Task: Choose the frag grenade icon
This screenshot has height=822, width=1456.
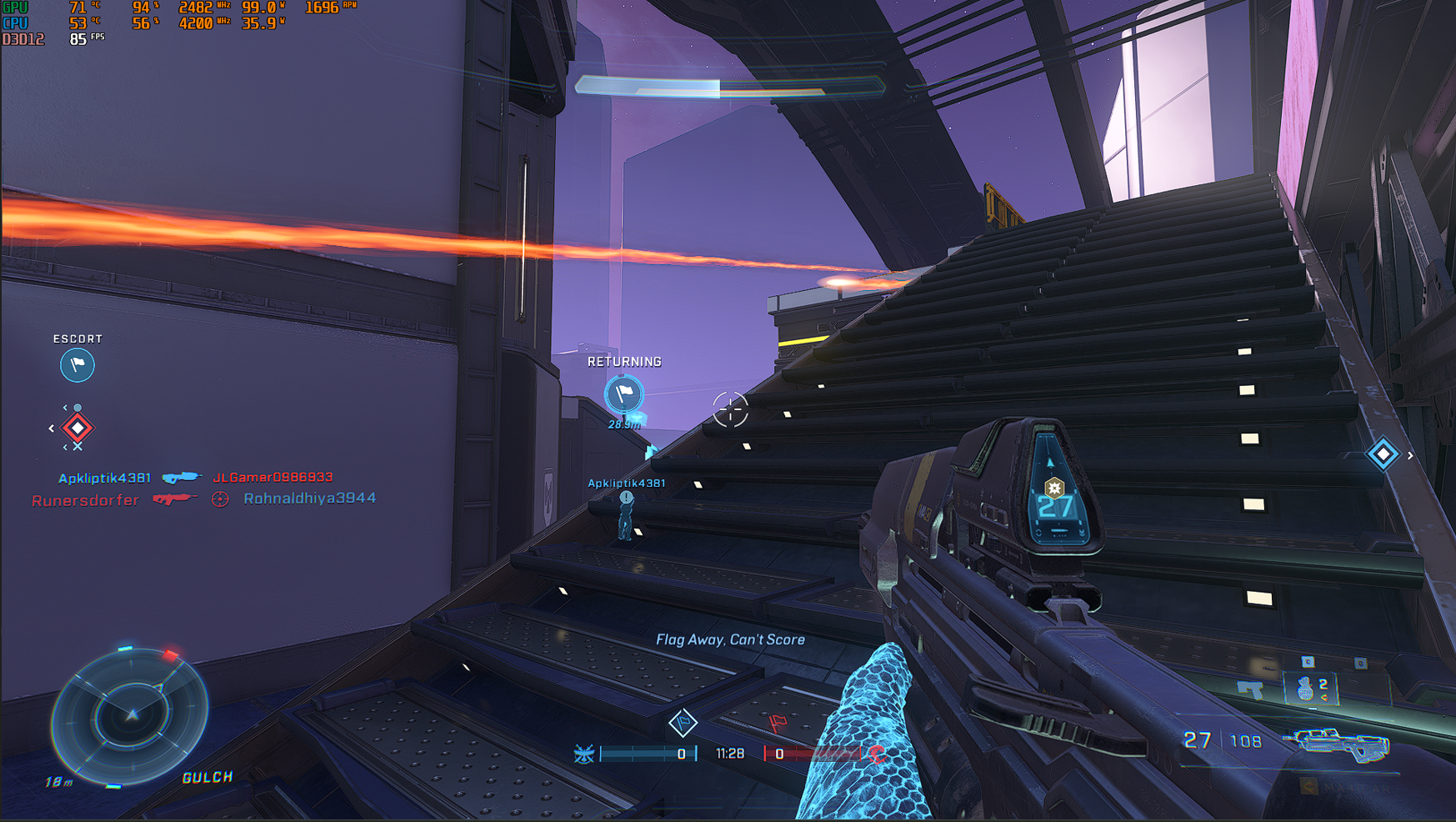Action: coord(1306,689)
